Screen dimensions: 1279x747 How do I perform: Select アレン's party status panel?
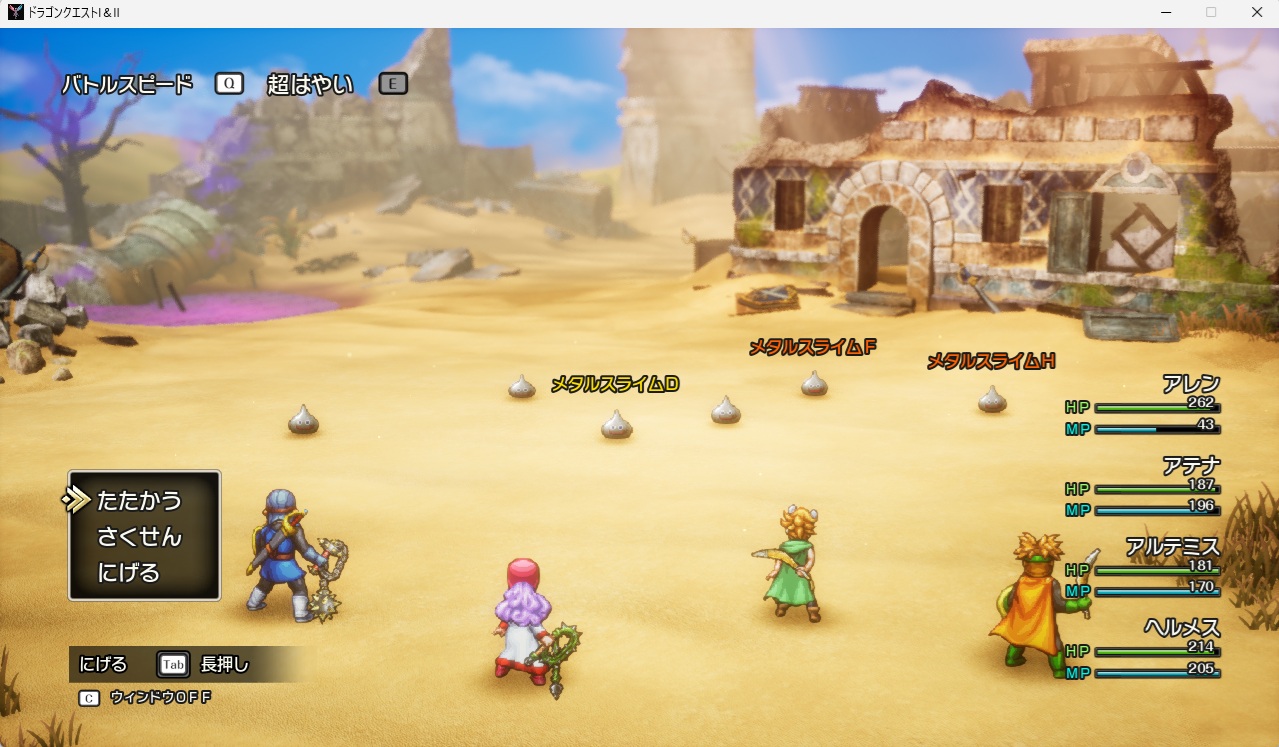click(x=1145, y=407)
